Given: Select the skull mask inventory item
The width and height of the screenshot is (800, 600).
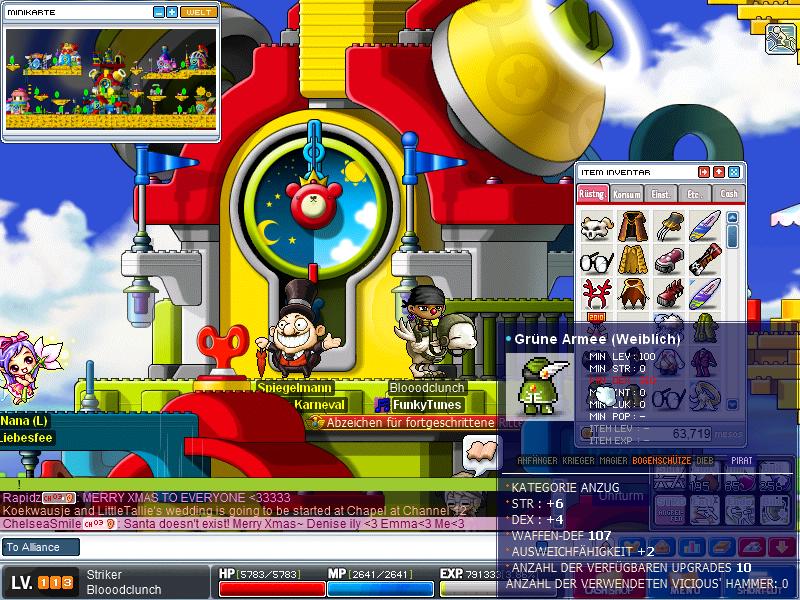Looking at the screenshot, I should [597, 225].
